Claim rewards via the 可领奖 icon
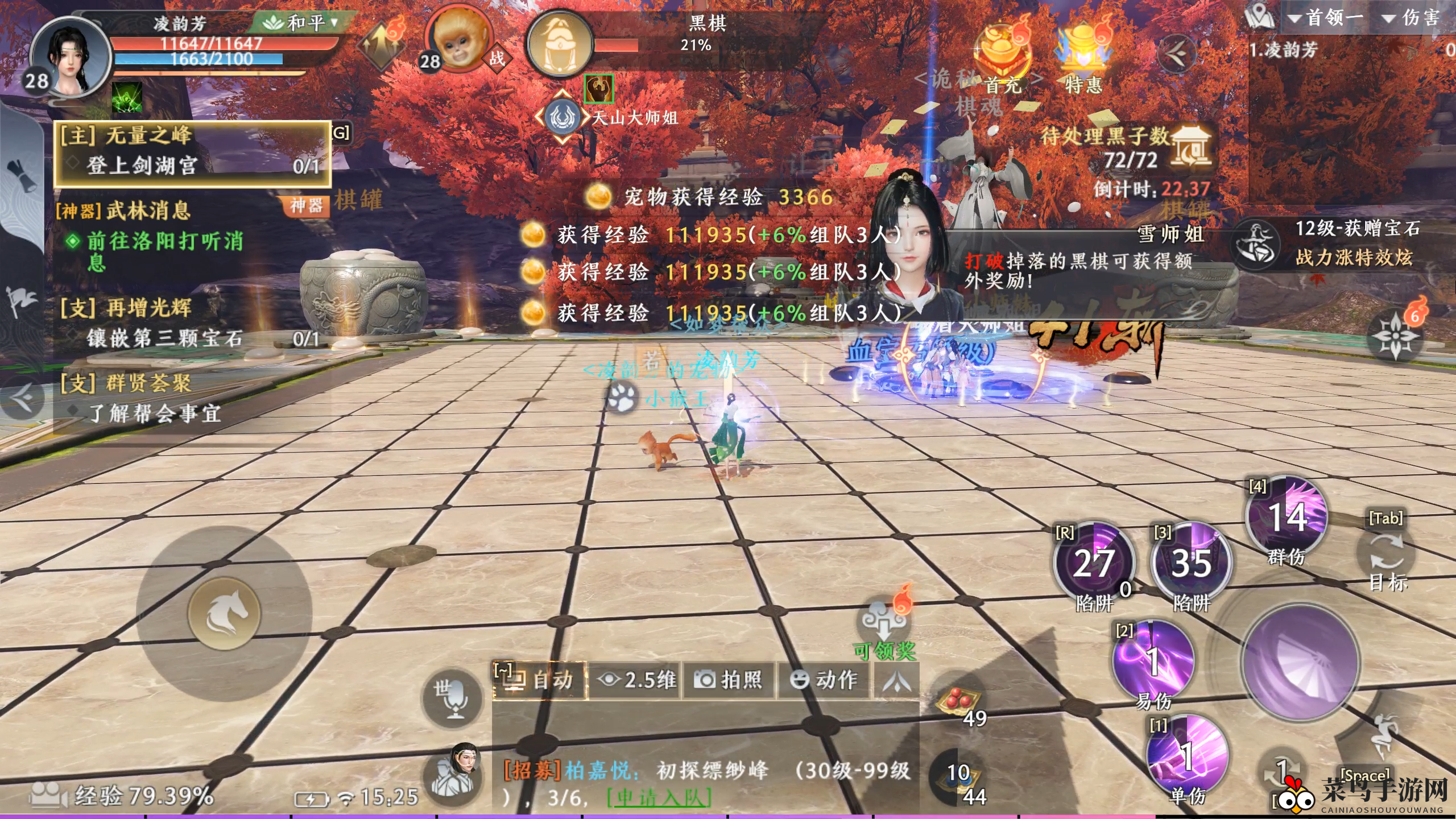1456x819 pixels. click(x=884, y=623)
